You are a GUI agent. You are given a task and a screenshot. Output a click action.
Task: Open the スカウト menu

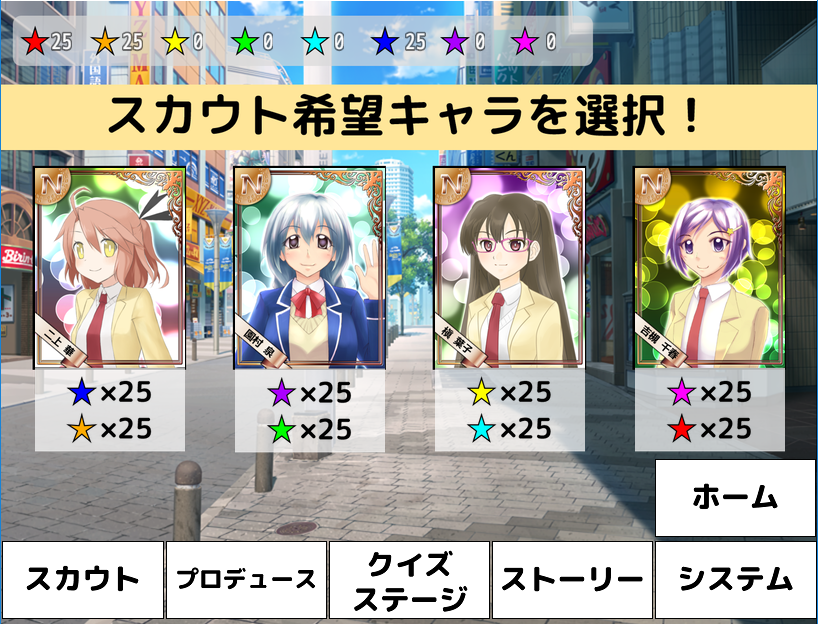click(82, 580)
